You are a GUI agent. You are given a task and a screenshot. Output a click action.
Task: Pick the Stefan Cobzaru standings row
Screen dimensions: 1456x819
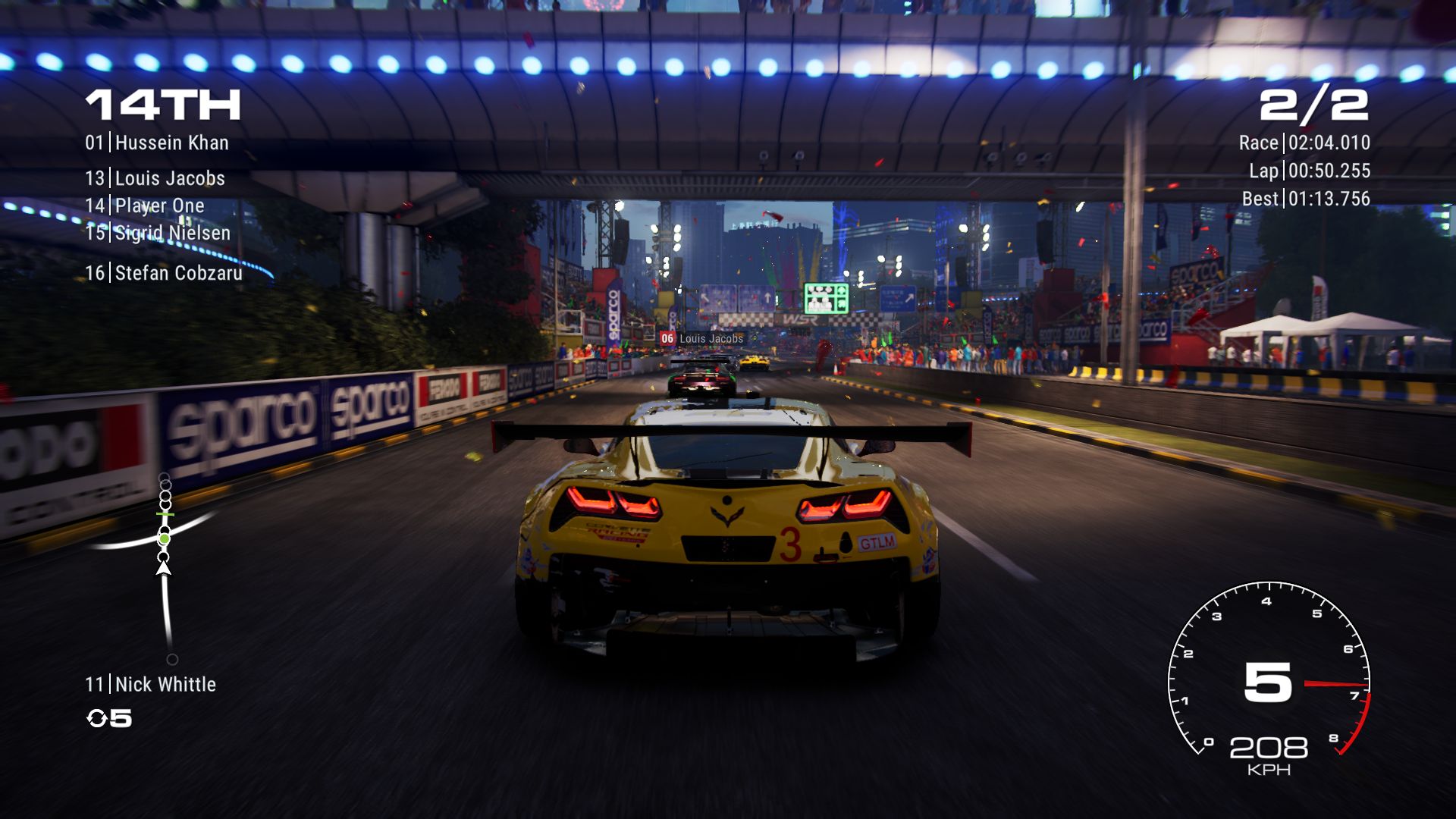coord(164,273)
